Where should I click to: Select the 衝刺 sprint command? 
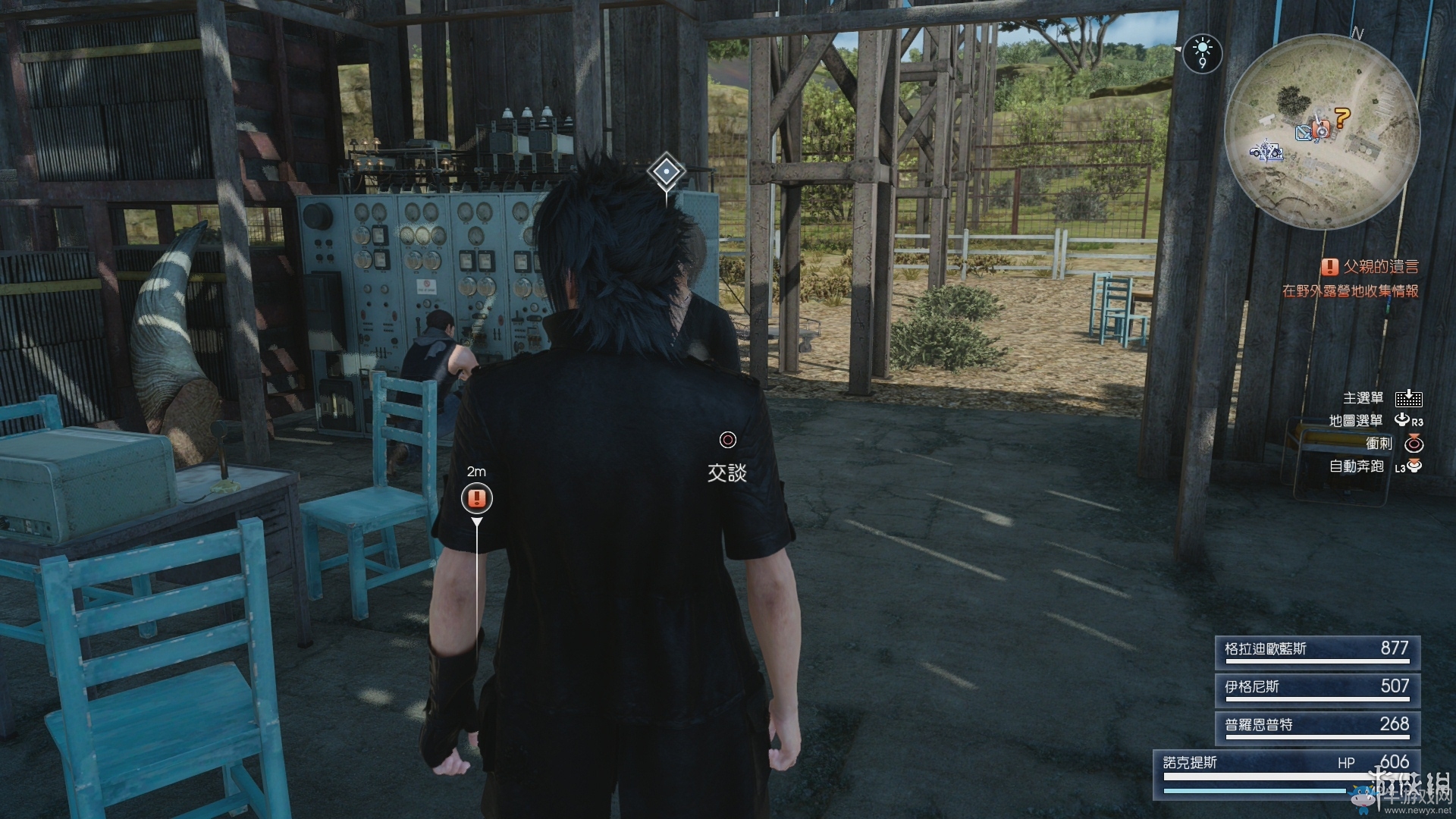point(1394,444)
